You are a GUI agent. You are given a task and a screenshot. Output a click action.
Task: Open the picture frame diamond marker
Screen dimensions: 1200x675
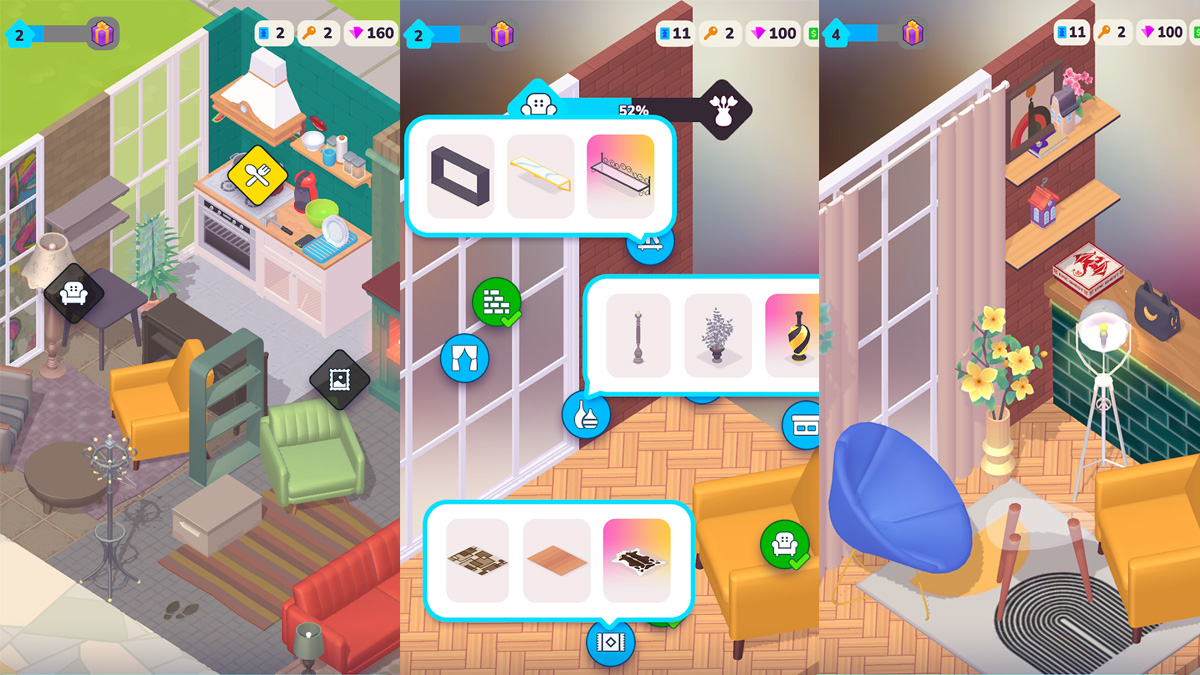click(x=339, y=379)
